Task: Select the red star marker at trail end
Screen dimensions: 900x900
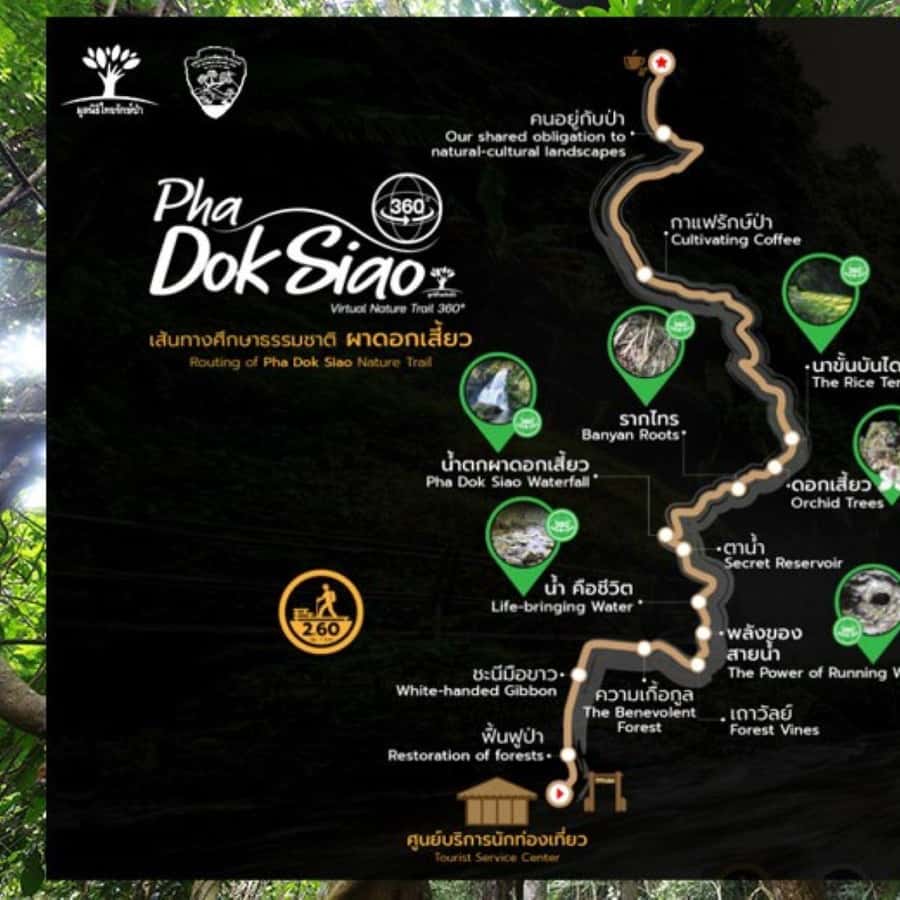Action: click(x=661, y=63)
